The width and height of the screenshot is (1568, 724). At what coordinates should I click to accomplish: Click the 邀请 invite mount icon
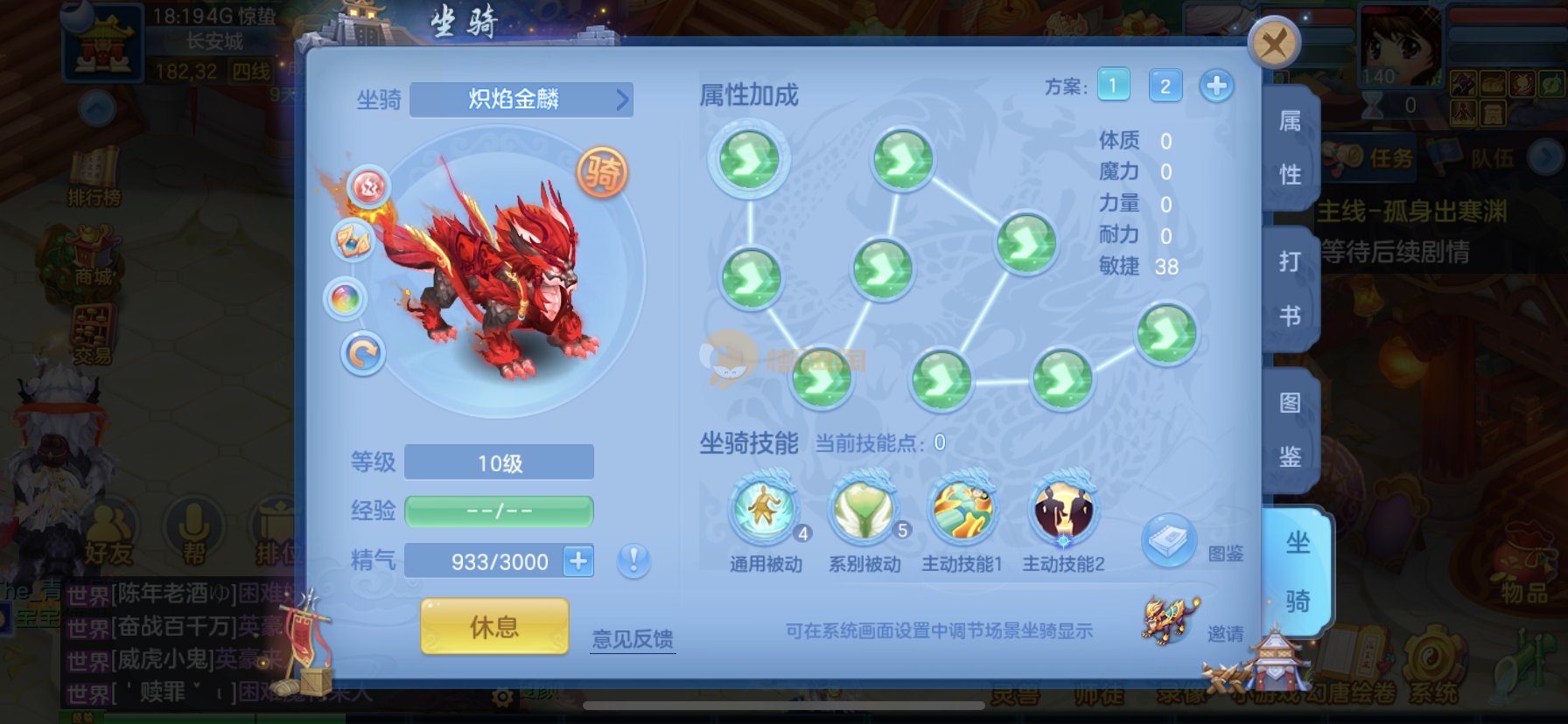pyautogui.click(x=1170, y=619)
